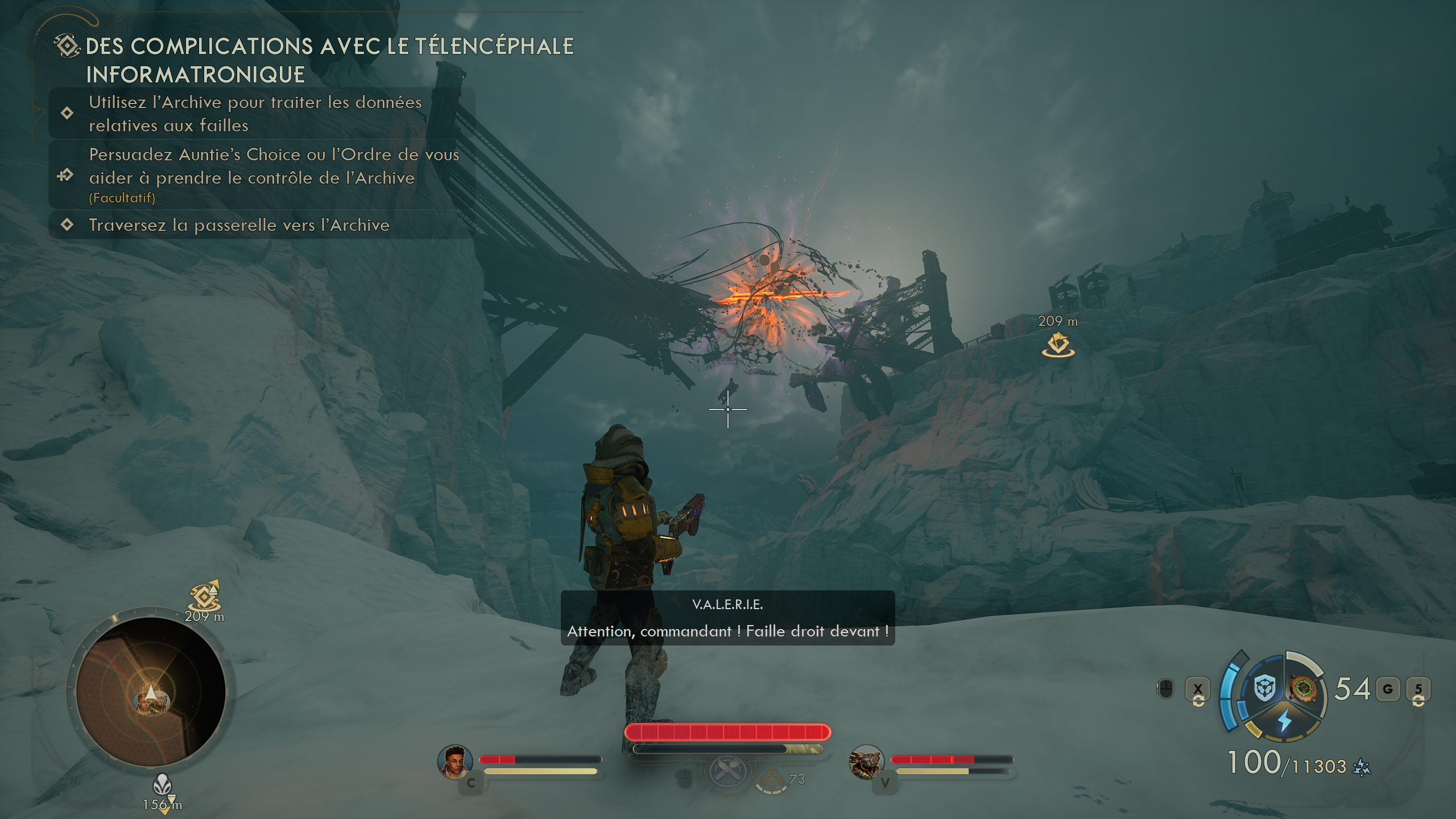1456x819 pixels.
Task: Use the crossed knife and fork consumable
Action: pyautogui.click(x=727, y=771)
